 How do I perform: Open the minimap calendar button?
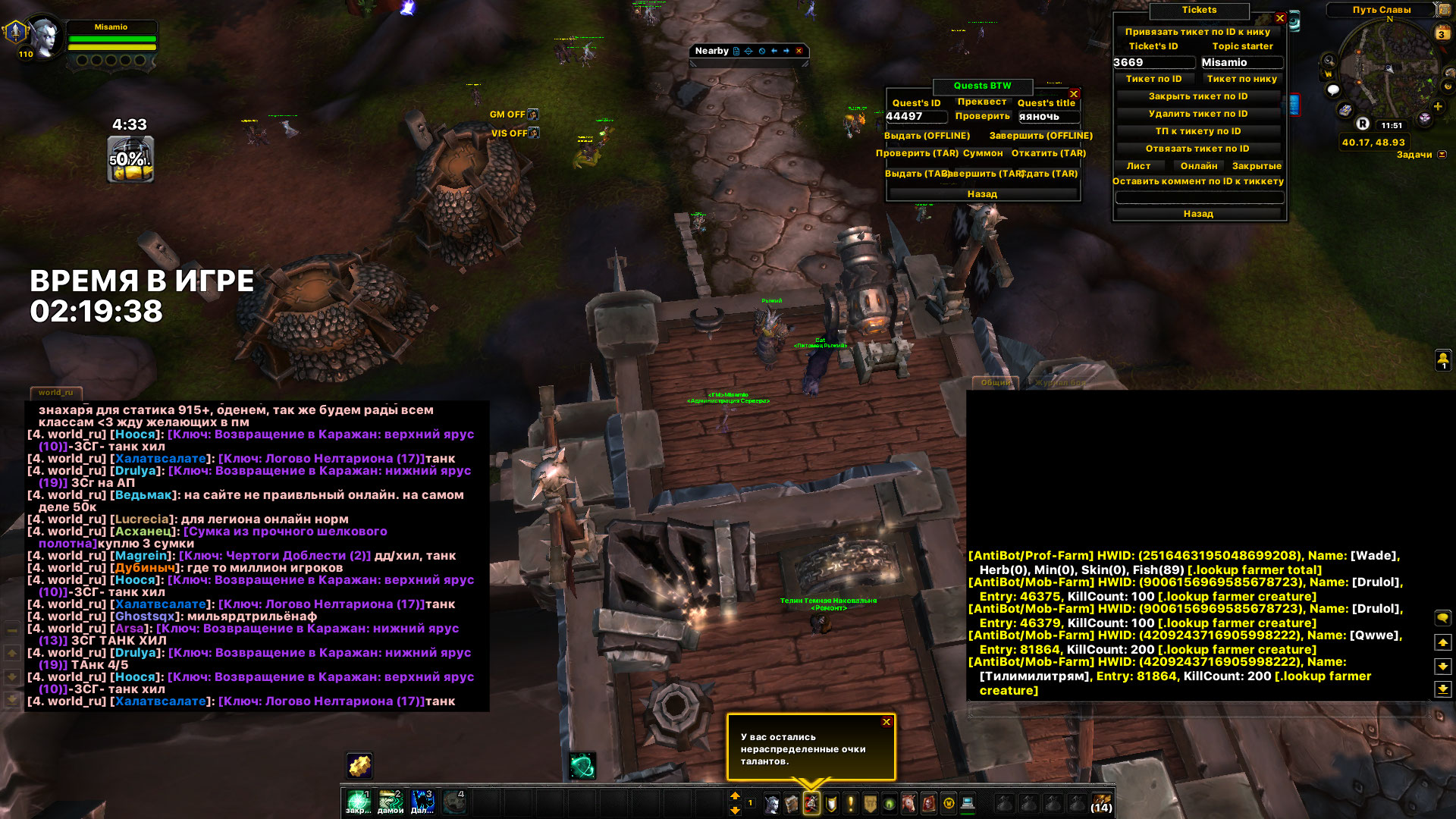[1442, 33]
